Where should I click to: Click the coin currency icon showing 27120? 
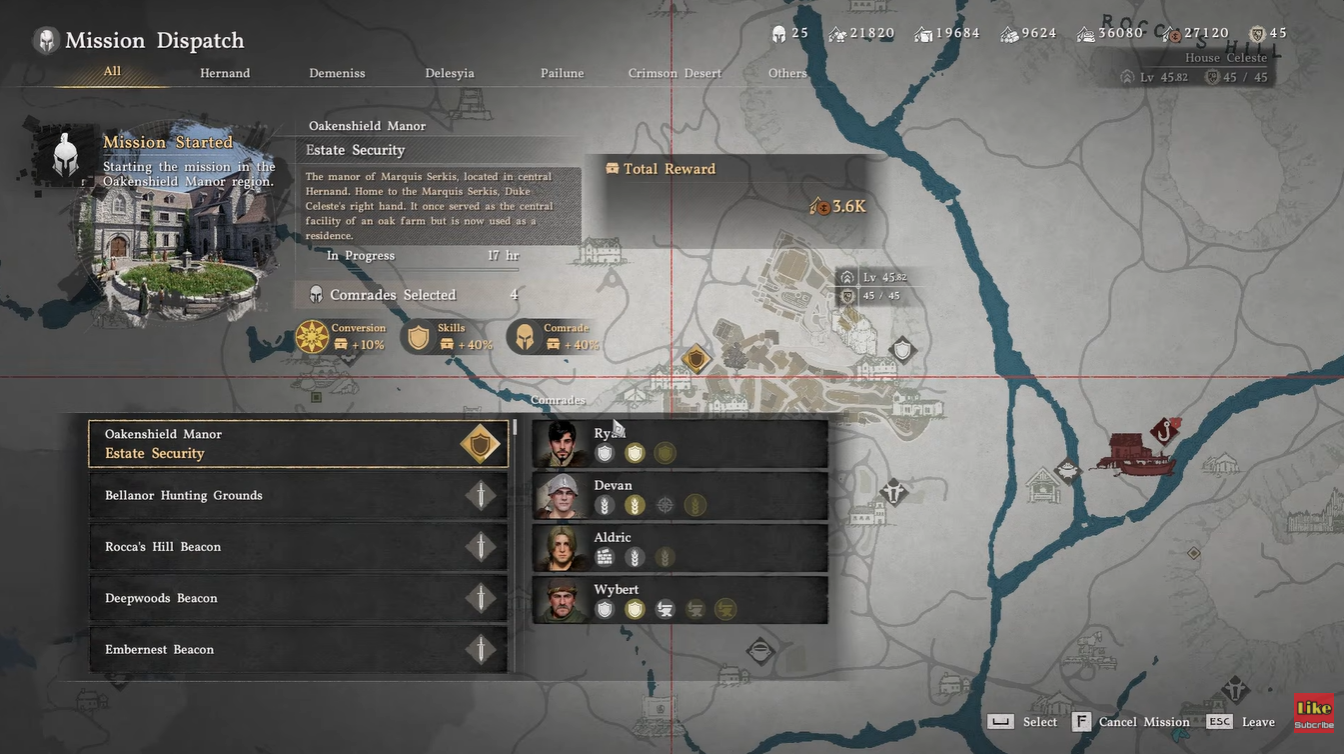point(1169,32)
